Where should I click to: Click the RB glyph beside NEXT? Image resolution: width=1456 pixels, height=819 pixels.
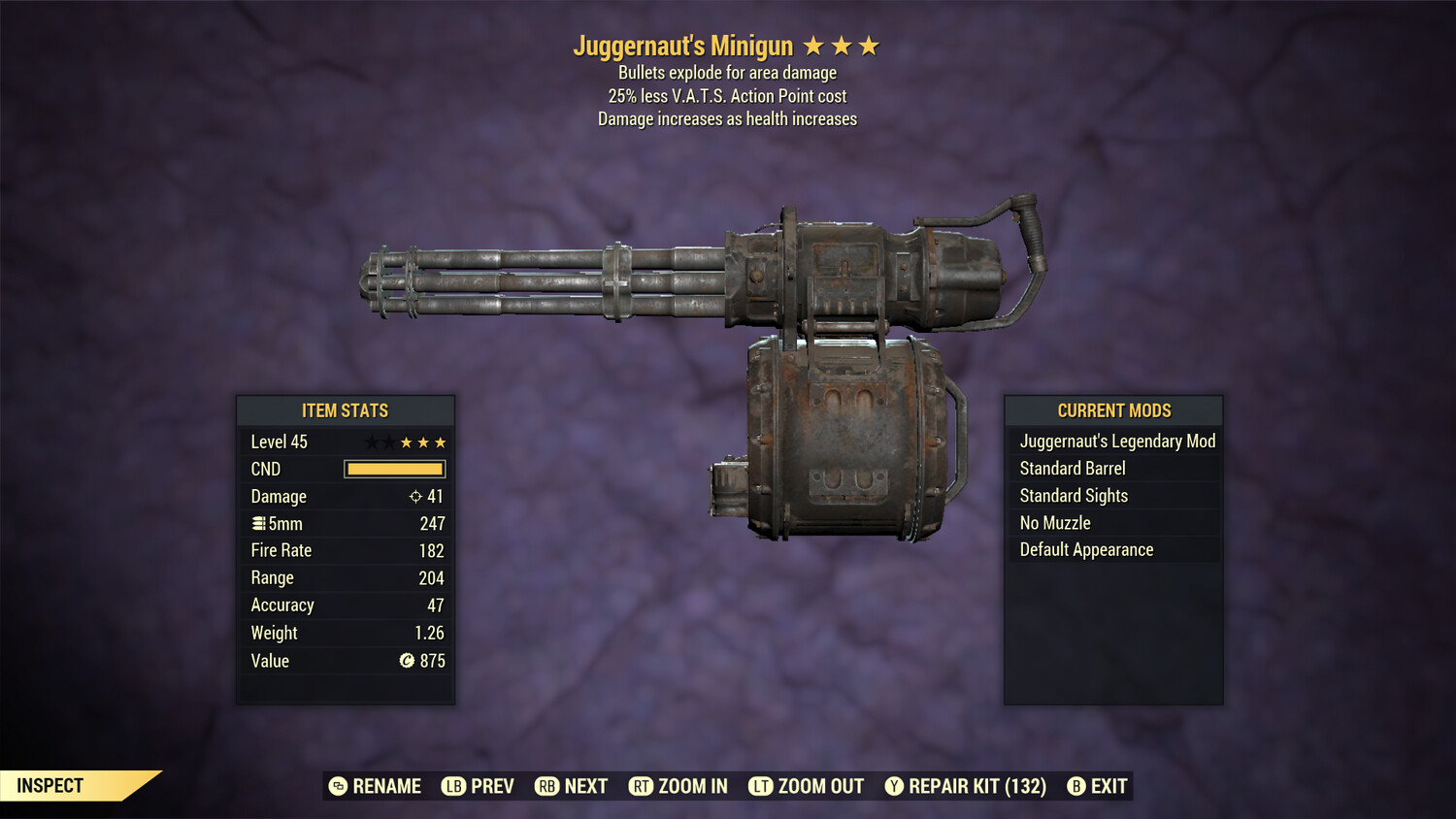546,786
